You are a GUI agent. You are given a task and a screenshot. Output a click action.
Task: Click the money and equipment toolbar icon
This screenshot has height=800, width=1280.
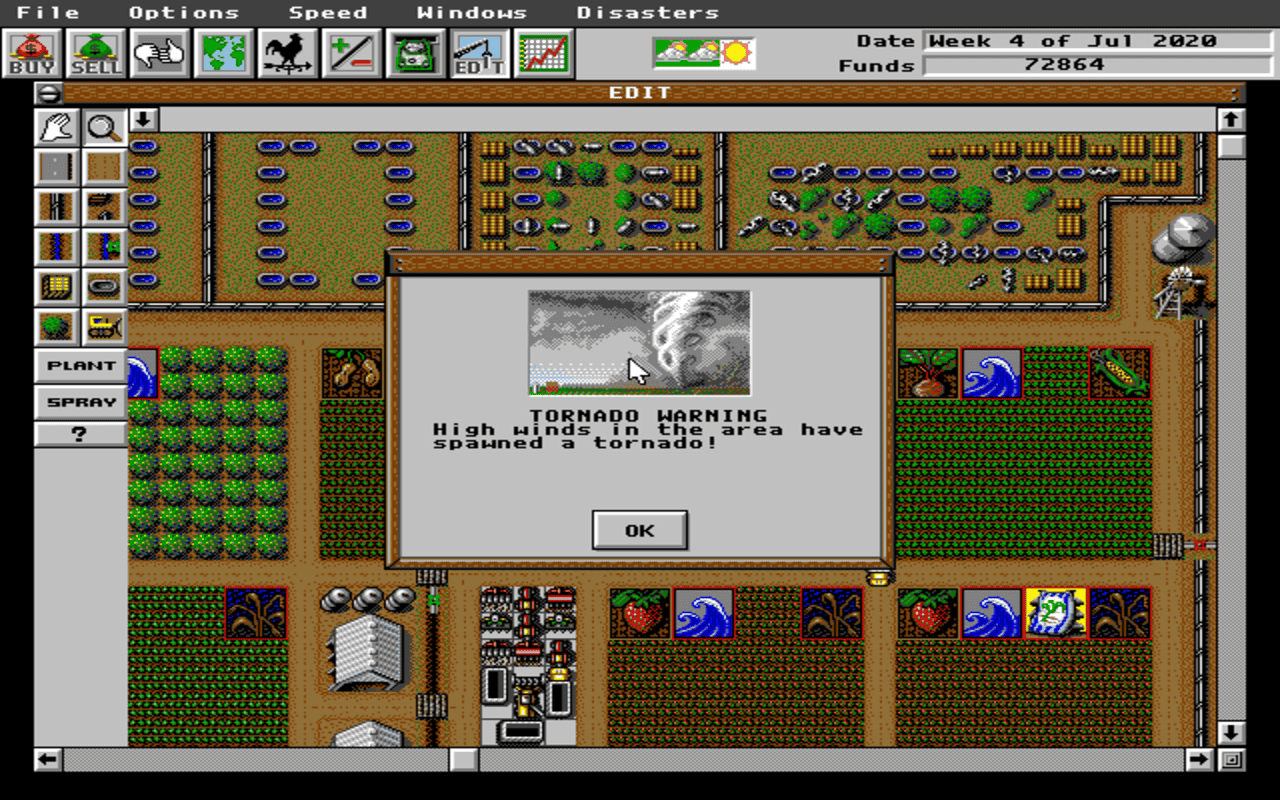point(413,52)
